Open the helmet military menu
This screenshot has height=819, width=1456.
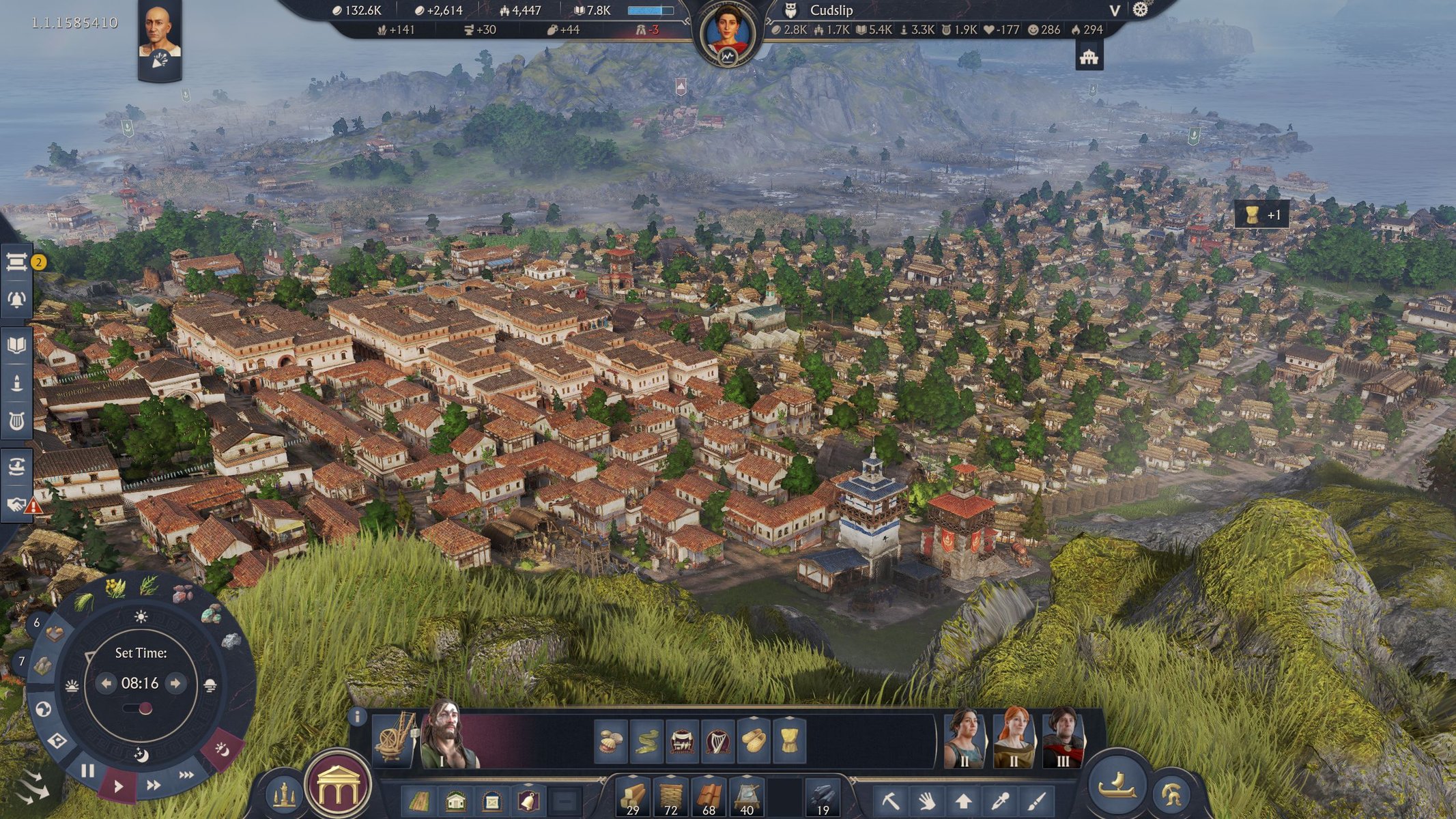pos(1171,794)
